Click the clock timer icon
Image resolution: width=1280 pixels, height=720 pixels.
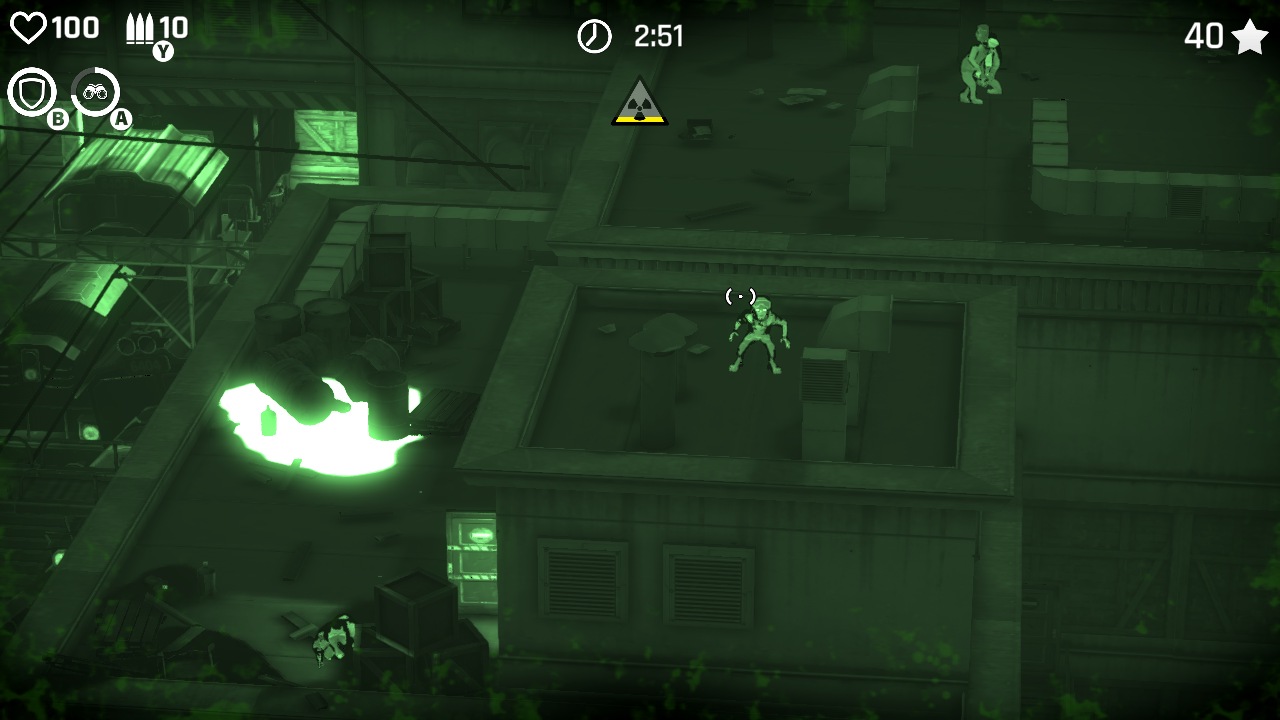(x=594, y=36)
